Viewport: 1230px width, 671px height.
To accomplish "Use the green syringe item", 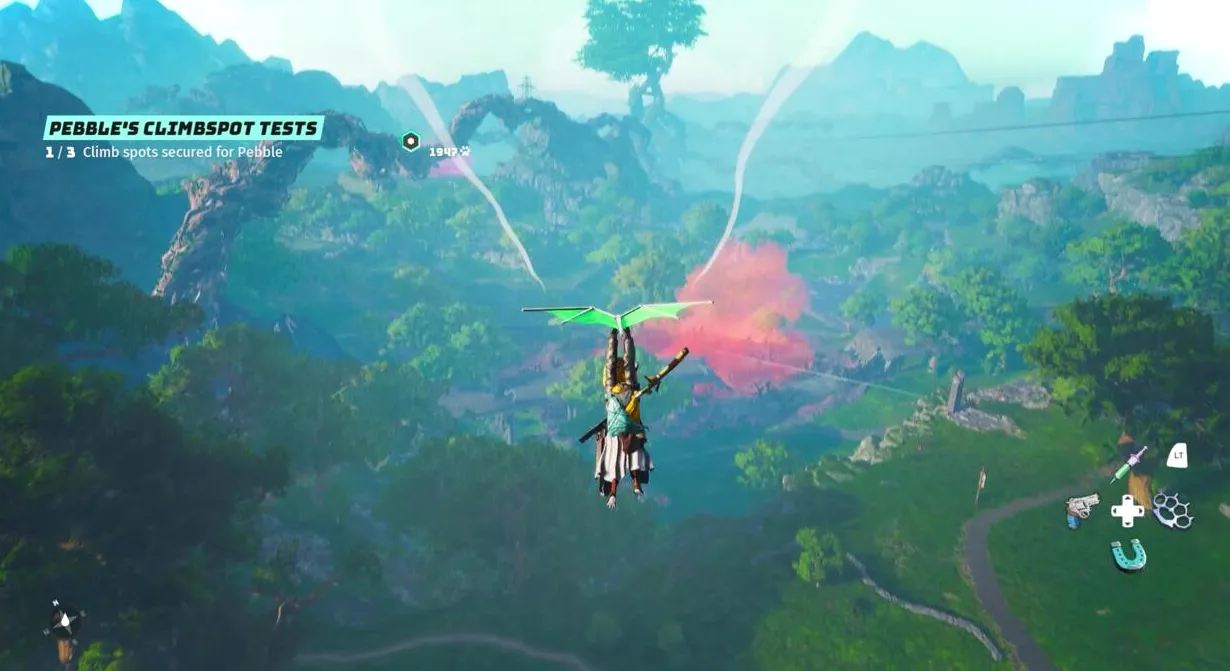I will 1127,465.
